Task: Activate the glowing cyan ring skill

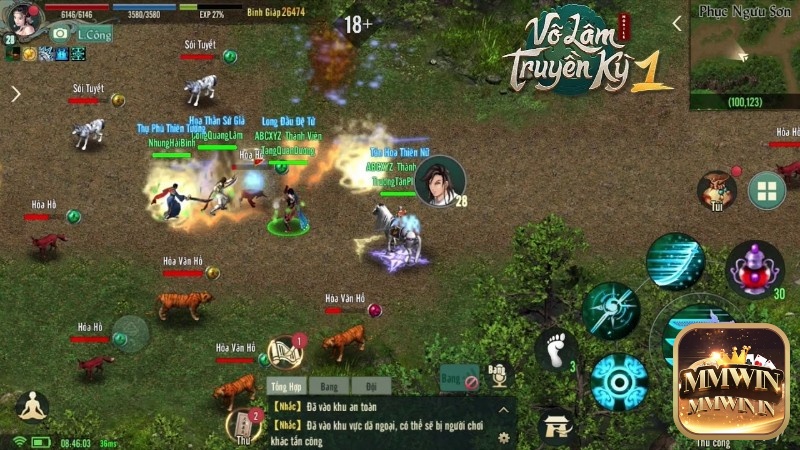Action: click(x=618, y=382)
